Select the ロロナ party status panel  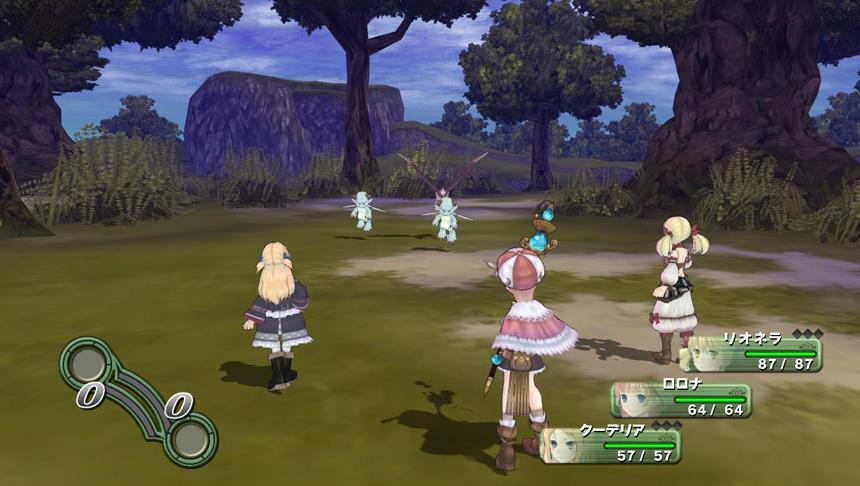click(x=682, y=398)
